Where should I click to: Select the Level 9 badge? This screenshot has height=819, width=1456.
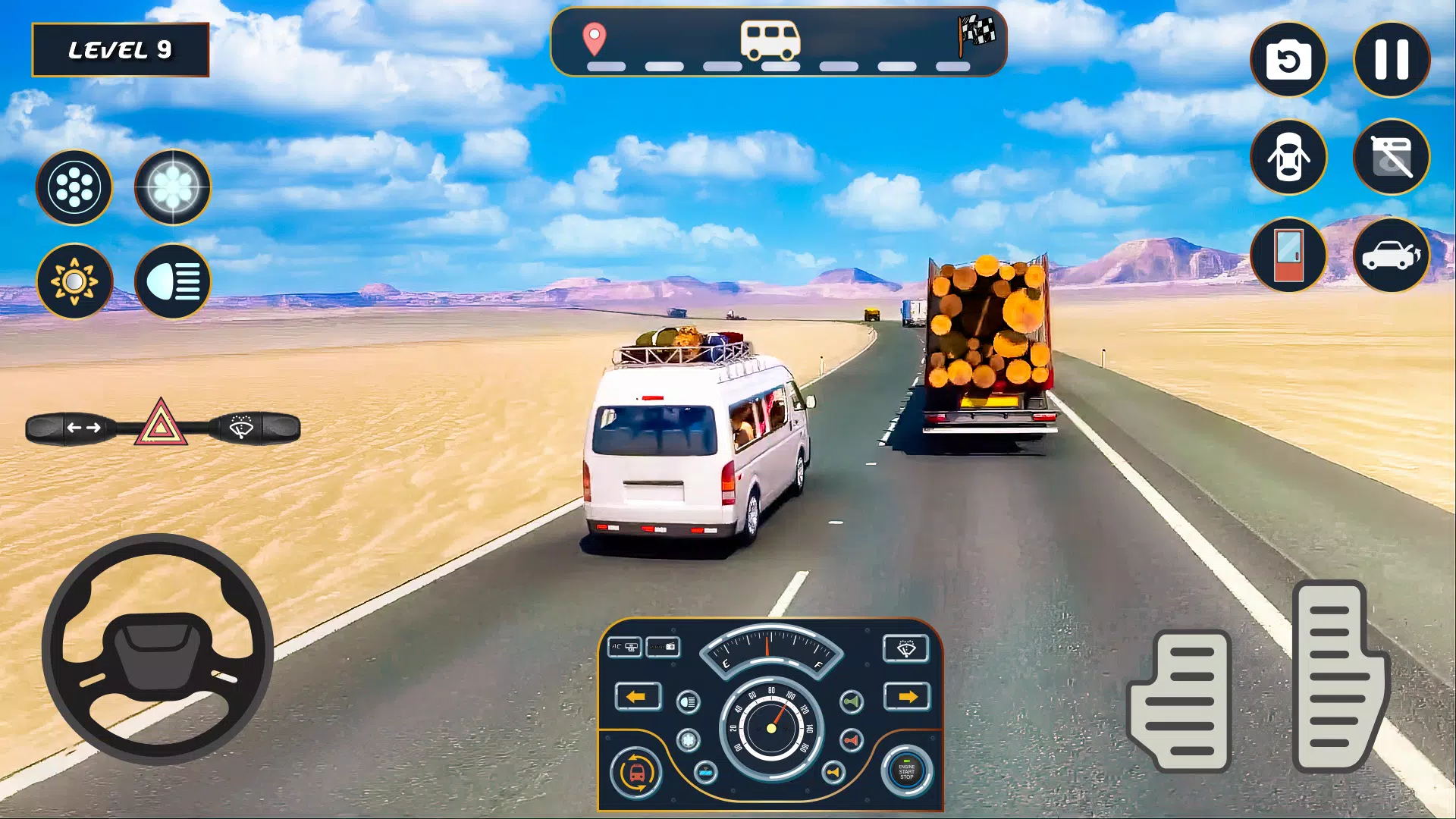(121, 49)
